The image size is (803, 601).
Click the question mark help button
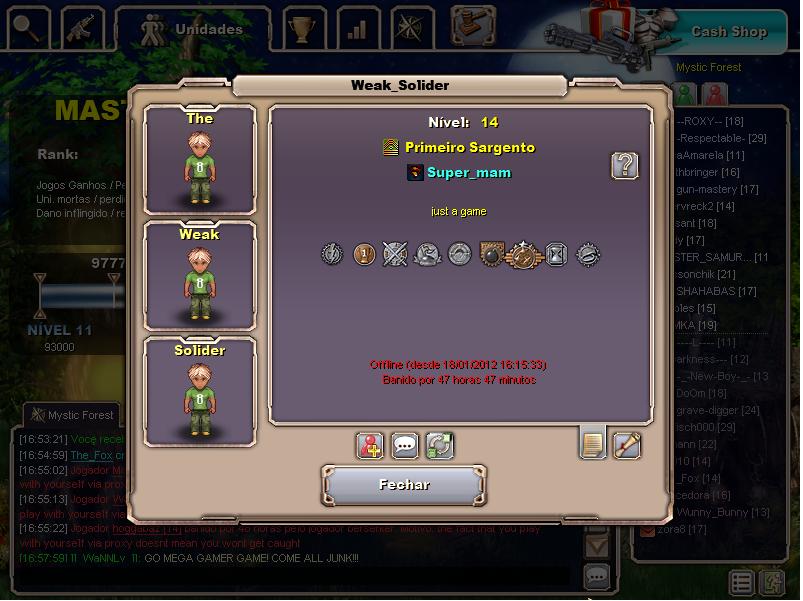pyautogui.click(x=625, y=165)
